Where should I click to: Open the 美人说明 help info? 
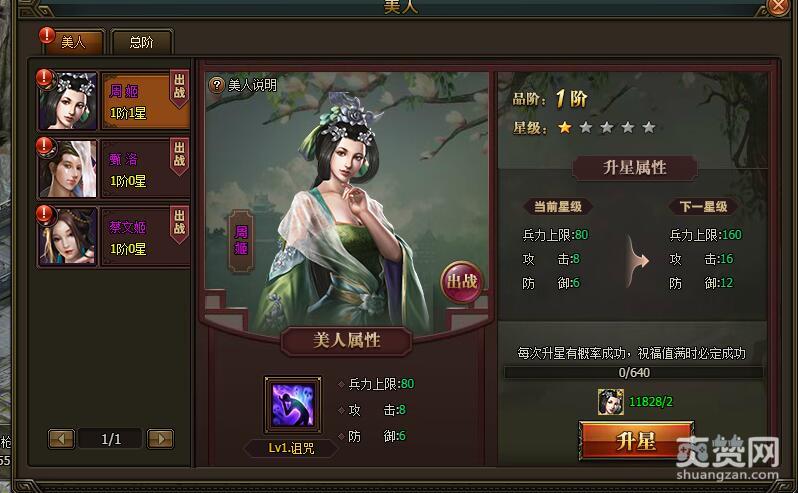pyautogui.click(x=243, y=85)
